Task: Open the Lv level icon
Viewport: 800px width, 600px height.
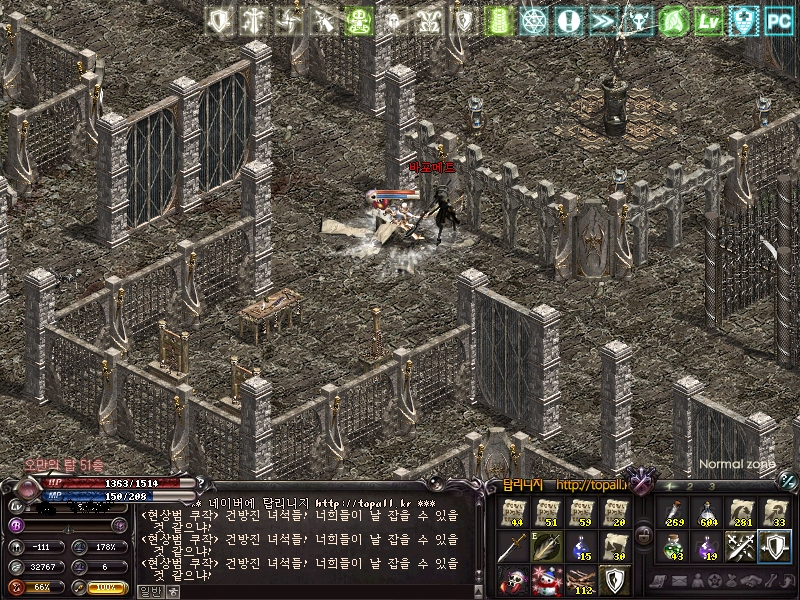Action: click(x=709, y=21)
